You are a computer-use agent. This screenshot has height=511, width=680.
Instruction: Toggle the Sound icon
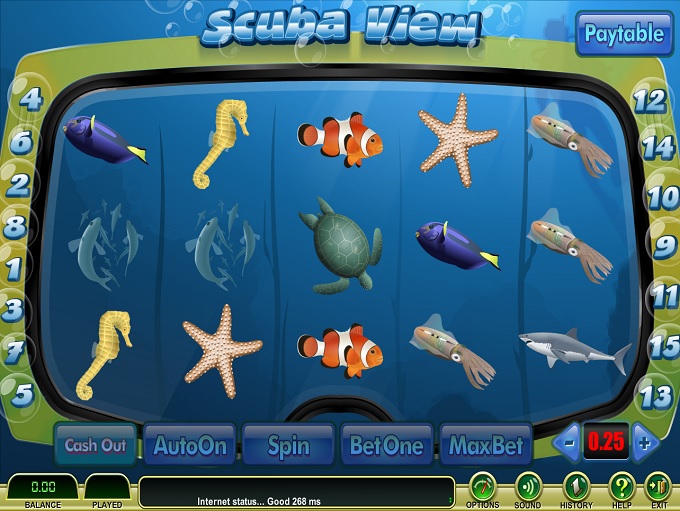coord(528,487)
